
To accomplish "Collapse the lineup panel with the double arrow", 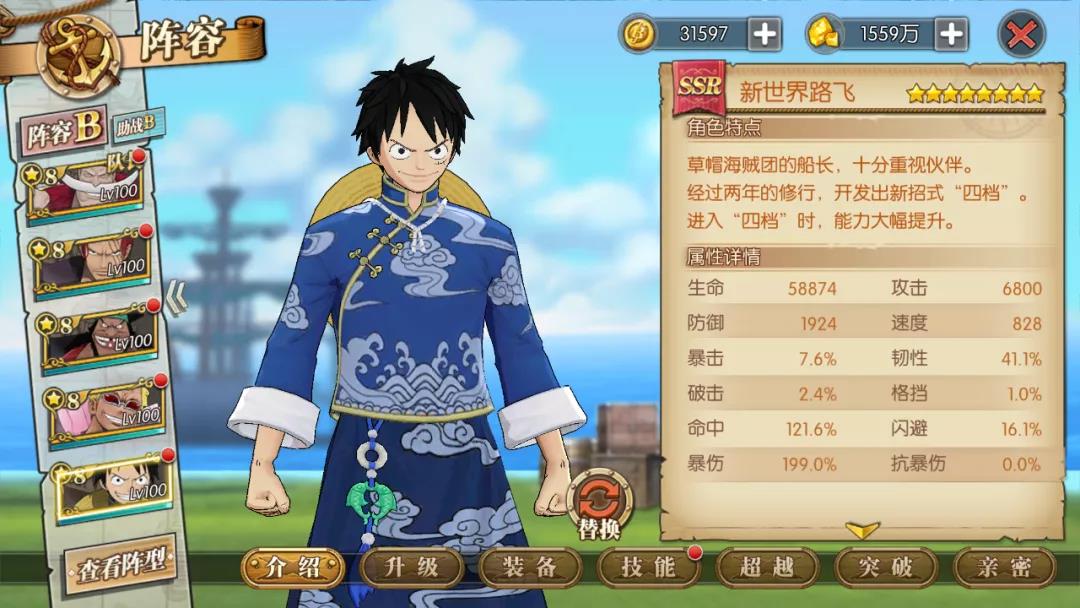I will [x=176, y=297].
